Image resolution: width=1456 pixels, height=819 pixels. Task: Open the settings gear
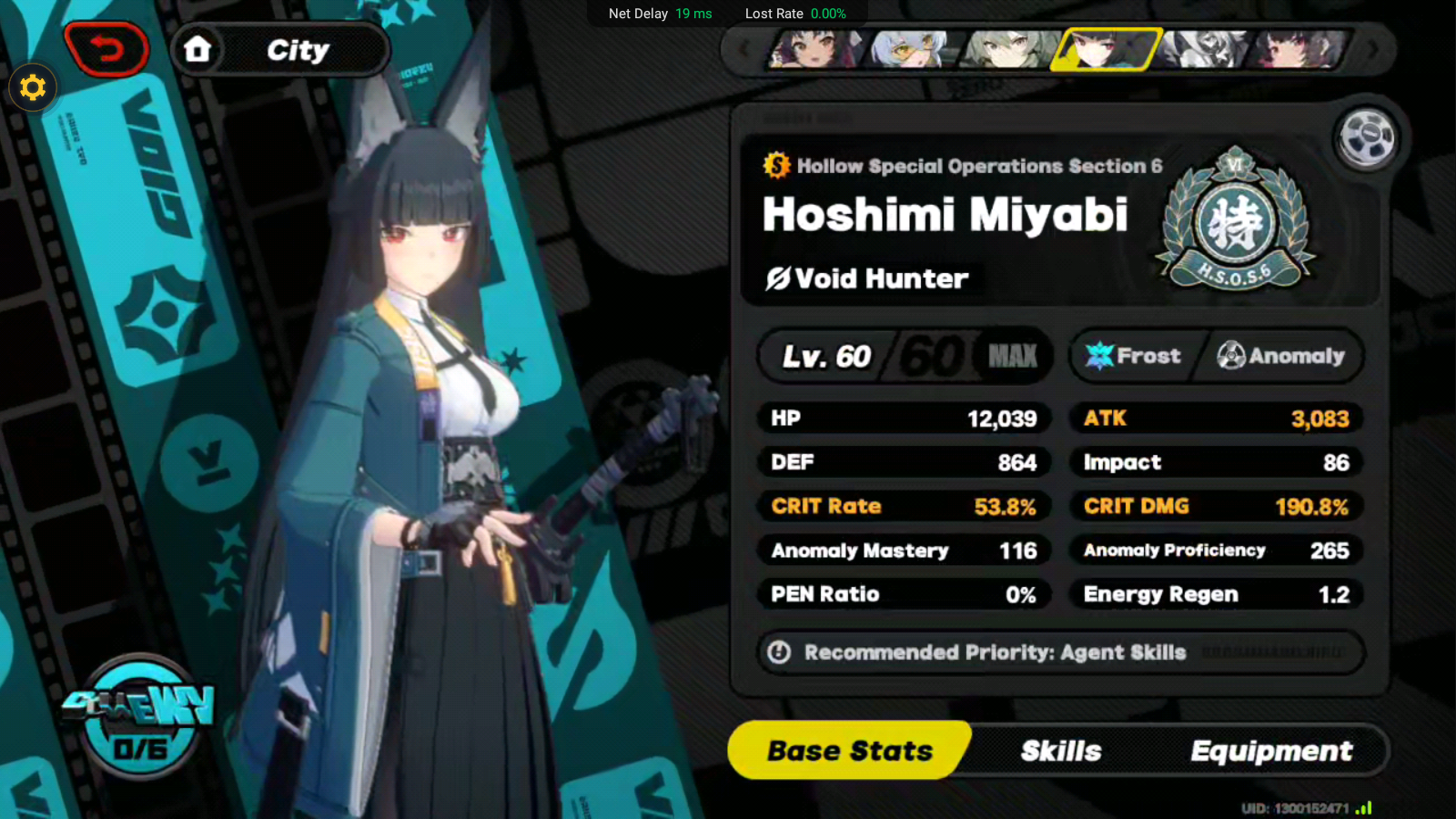click(33, 87)
